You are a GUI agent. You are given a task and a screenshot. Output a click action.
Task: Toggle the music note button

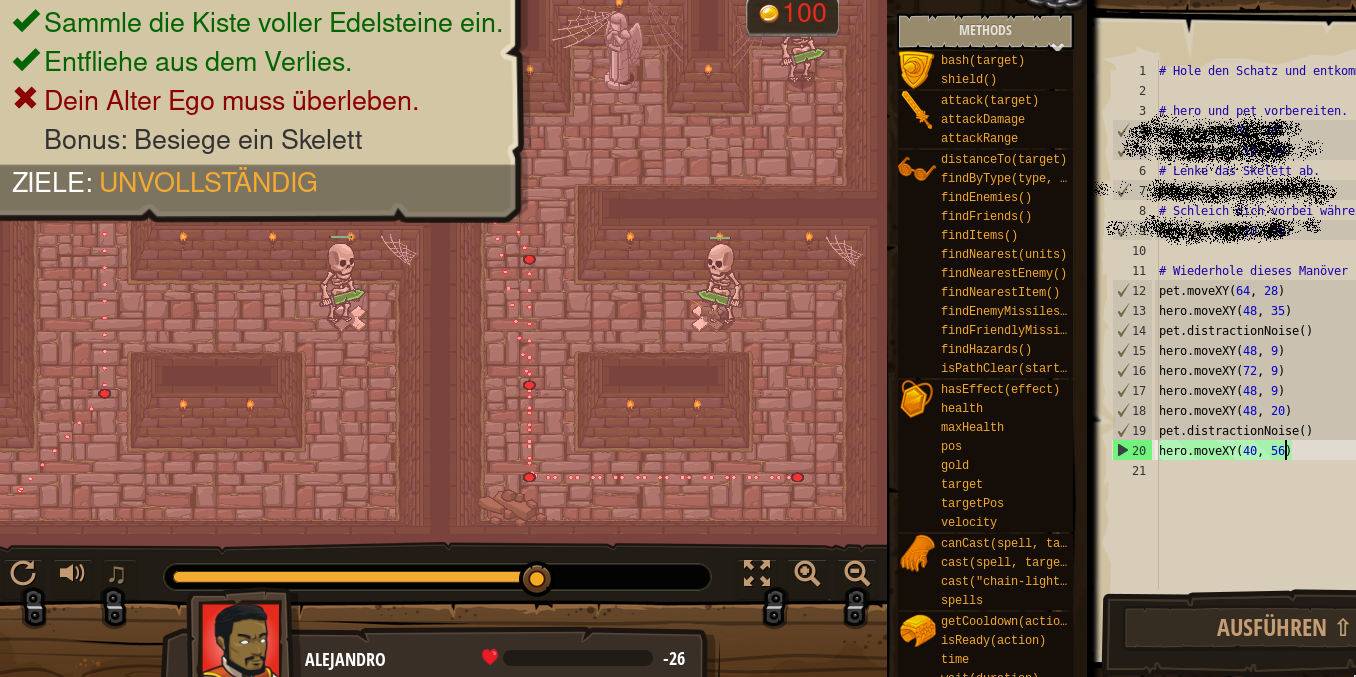pos(117,575)
